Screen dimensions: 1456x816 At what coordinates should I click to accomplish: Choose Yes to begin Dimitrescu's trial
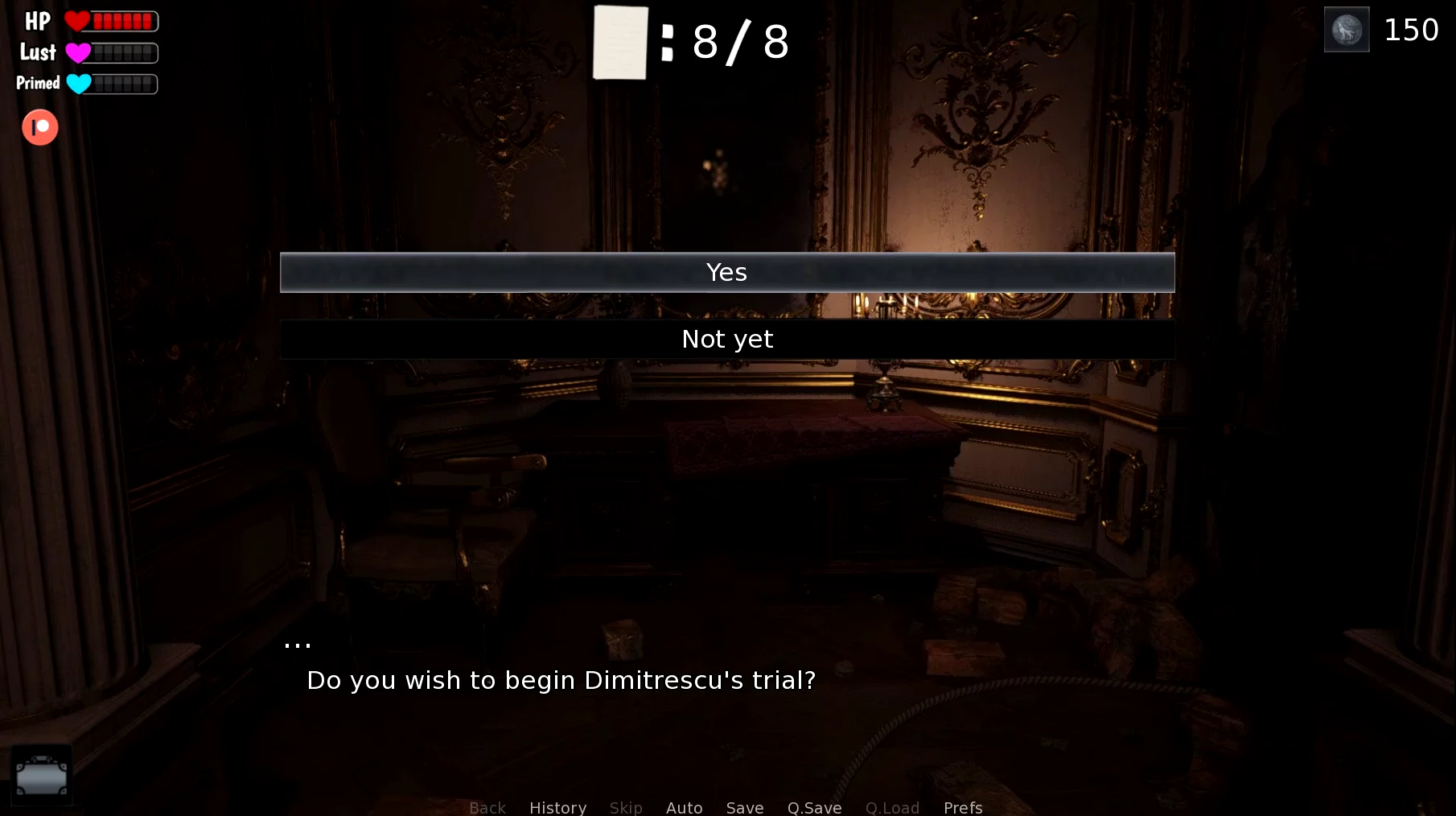[726, 273]
